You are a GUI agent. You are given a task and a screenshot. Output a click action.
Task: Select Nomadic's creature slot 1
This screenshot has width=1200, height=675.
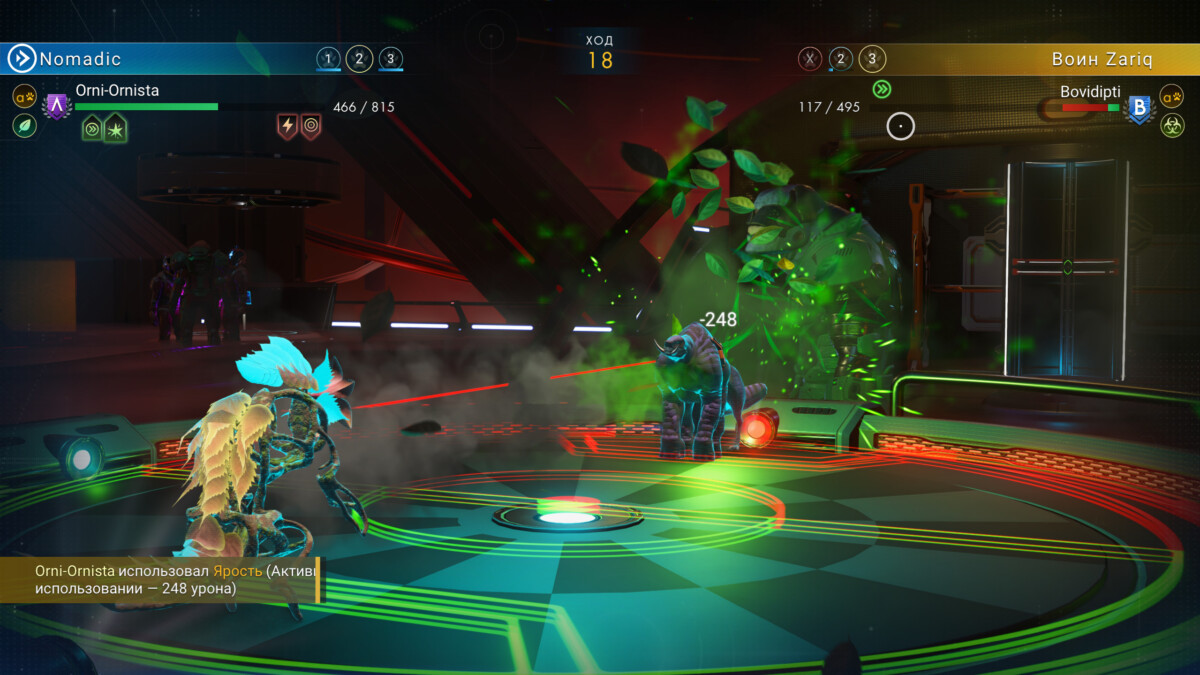[328, 59]
